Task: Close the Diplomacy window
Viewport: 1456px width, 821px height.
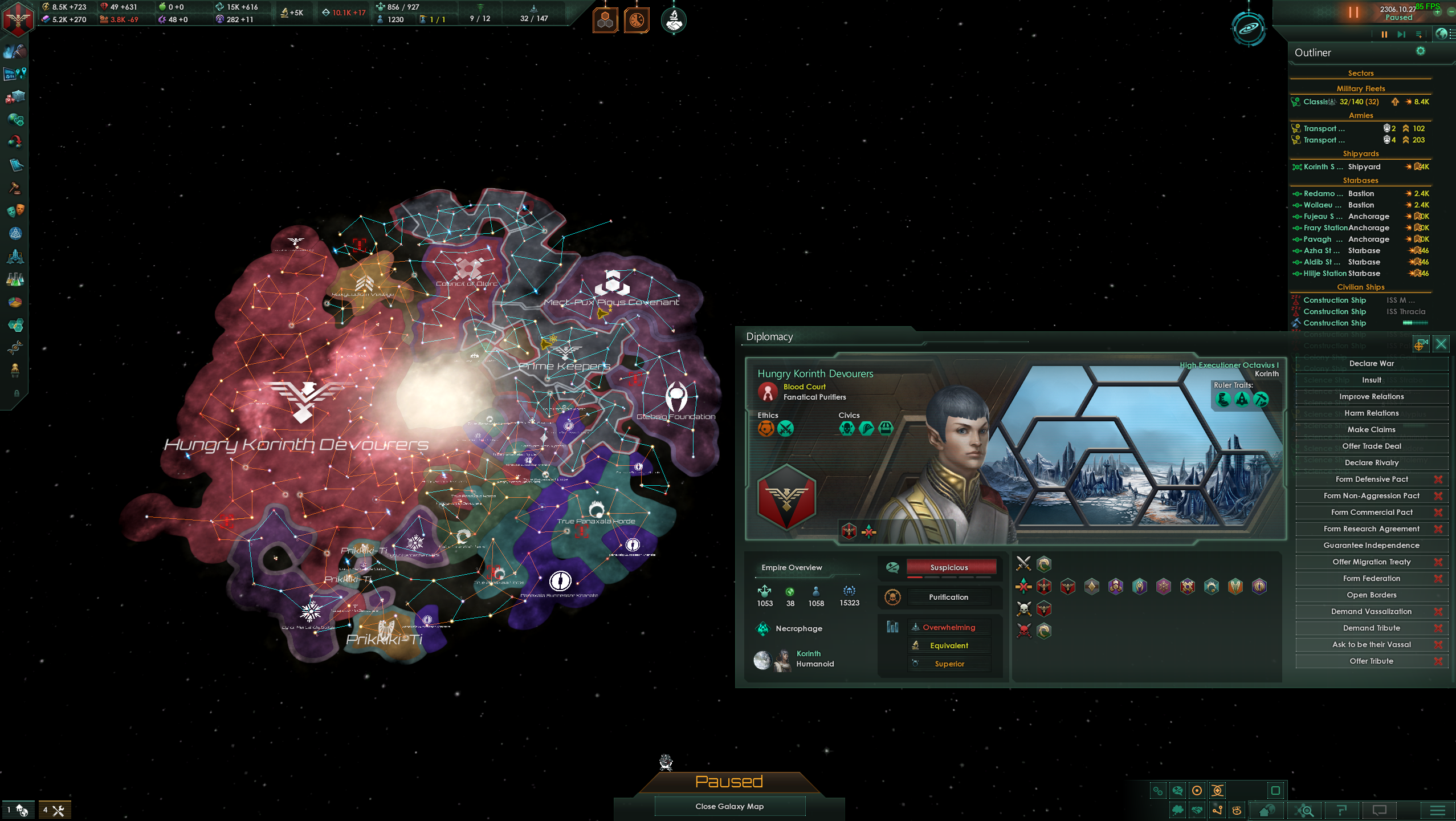Action: coord(1441,344)
